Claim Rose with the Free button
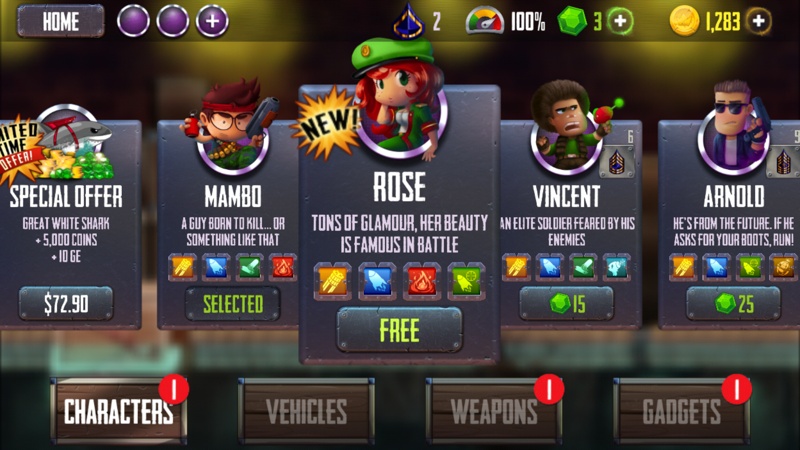Image resolution: width=800 pixels, height=450 pixels. (x=399, y=330)
